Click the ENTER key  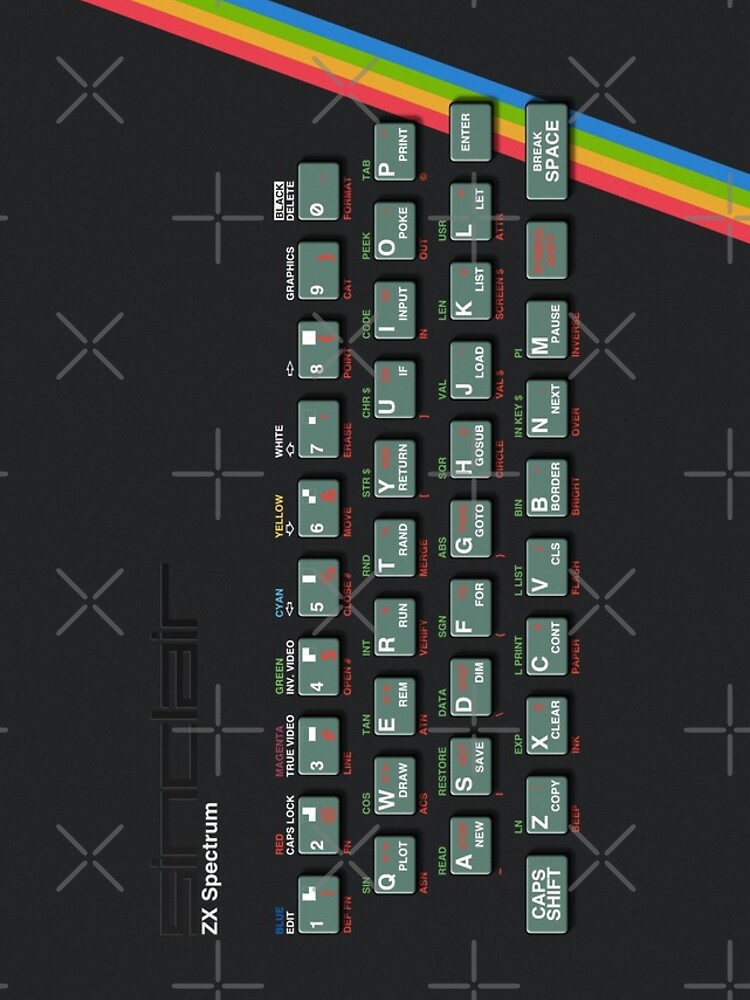470,131
